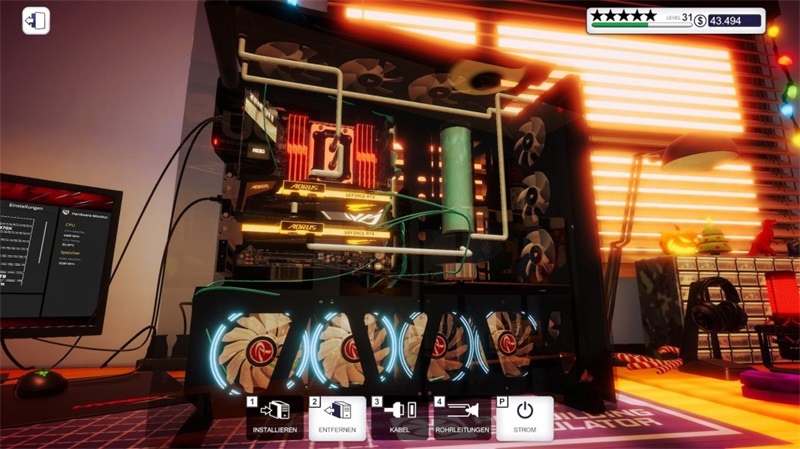Select the Installieren mode button
The width and height of the screenshot is (800, 449).
pyautogui.click(x=274, y=417)
